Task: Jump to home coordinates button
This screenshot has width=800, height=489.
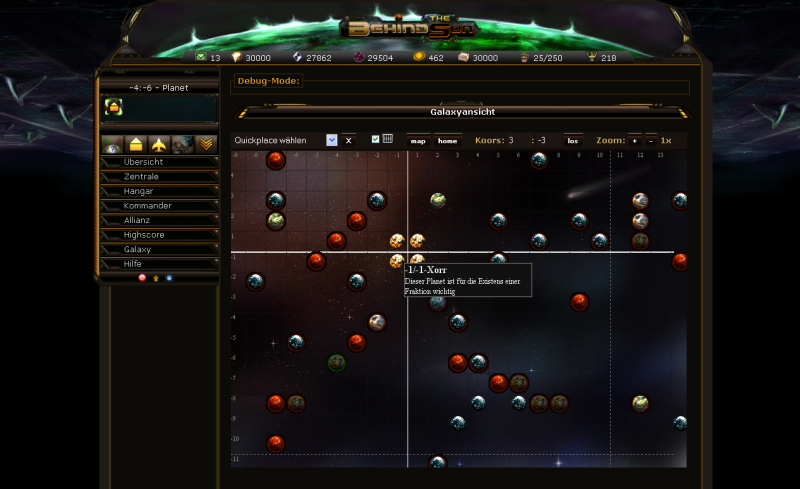Action: pos(447,141)
